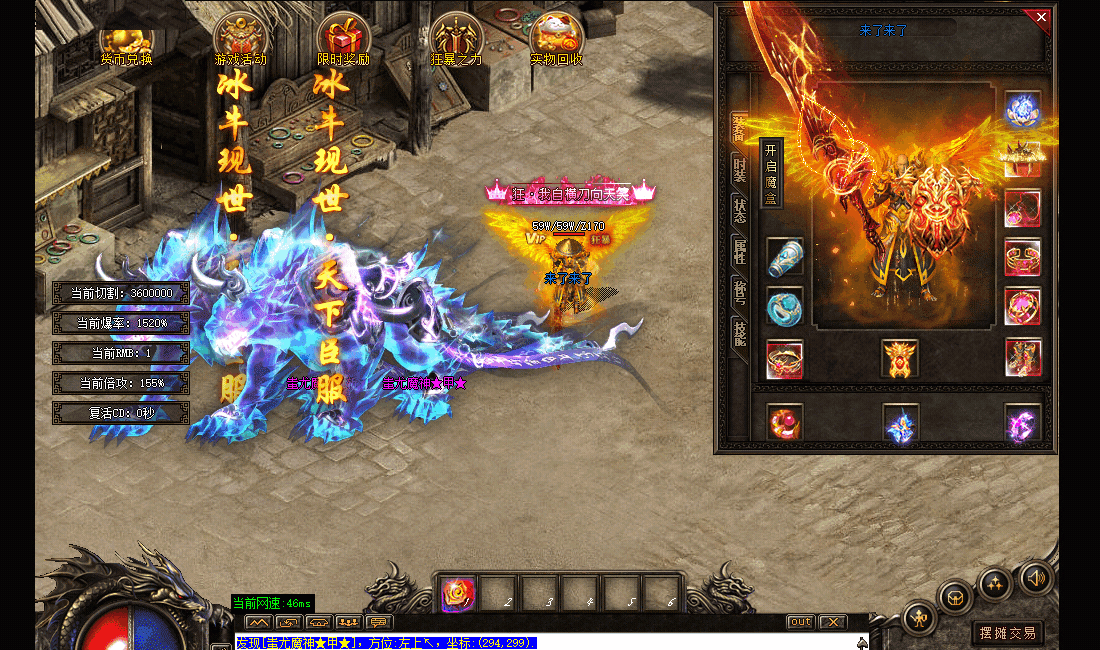Open the 游戏活动 game events icon

(240, 40)
